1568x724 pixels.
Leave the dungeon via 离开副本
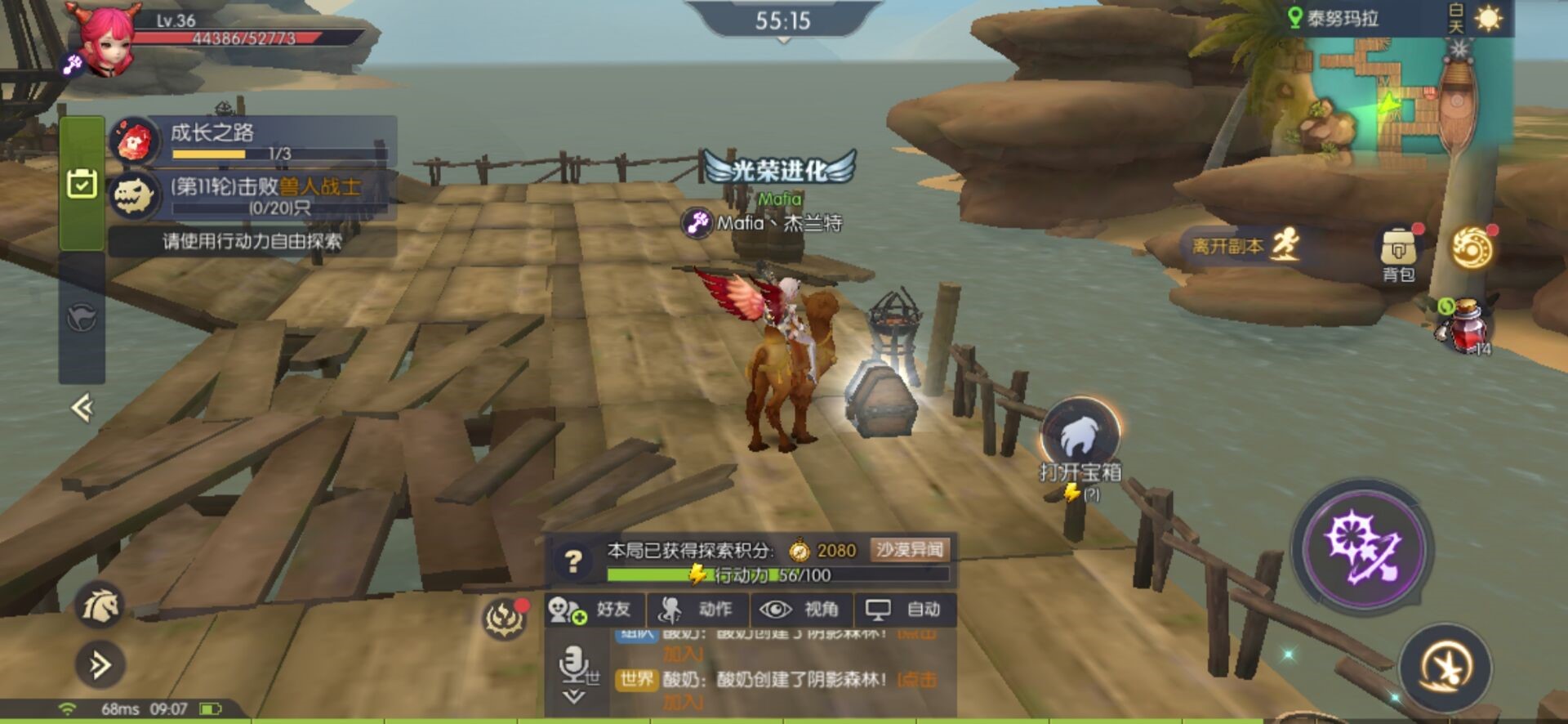point(1242,245)
